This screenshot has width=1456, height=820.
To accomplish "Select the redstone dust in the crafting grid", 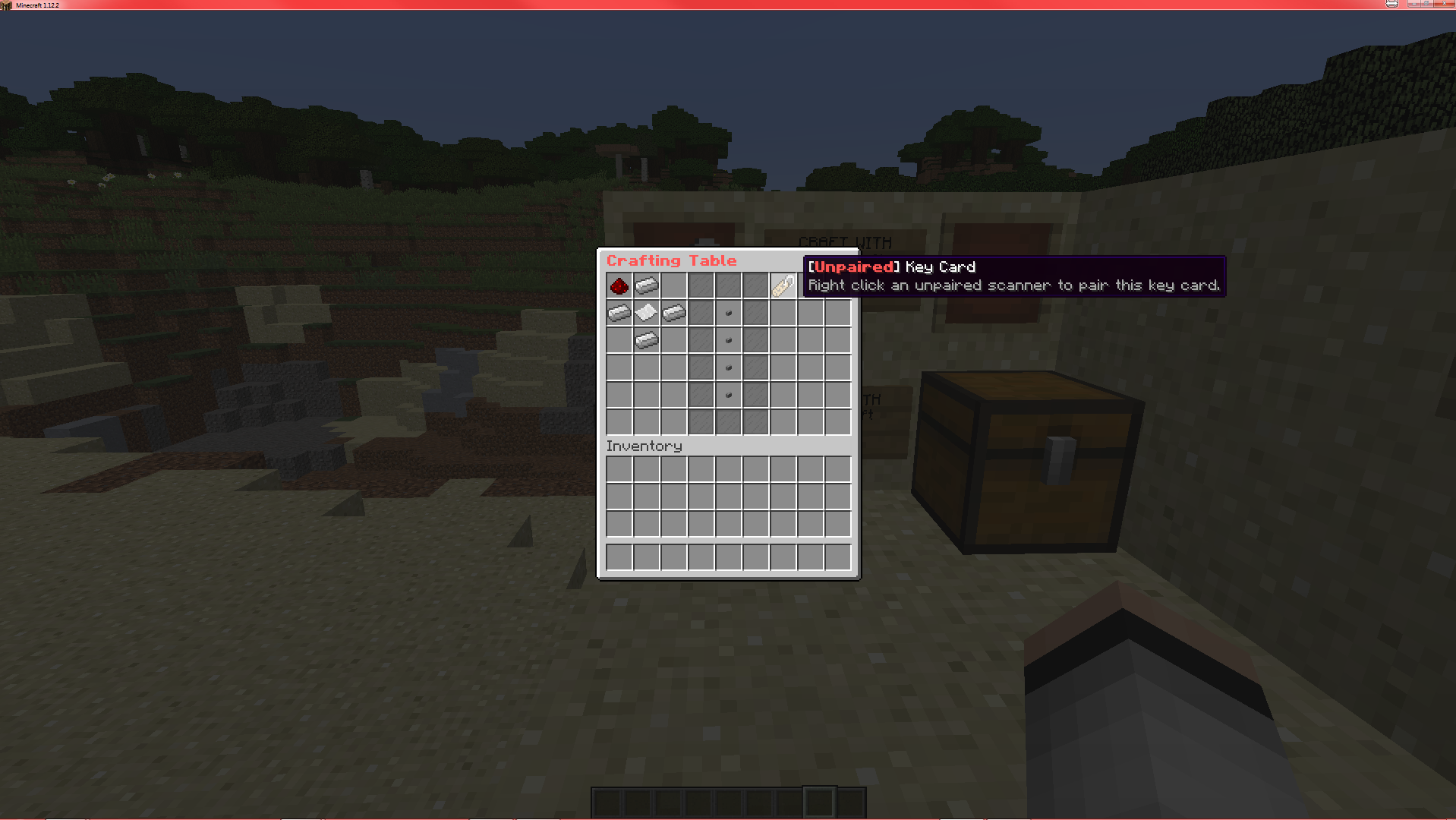I will (619, 285).
